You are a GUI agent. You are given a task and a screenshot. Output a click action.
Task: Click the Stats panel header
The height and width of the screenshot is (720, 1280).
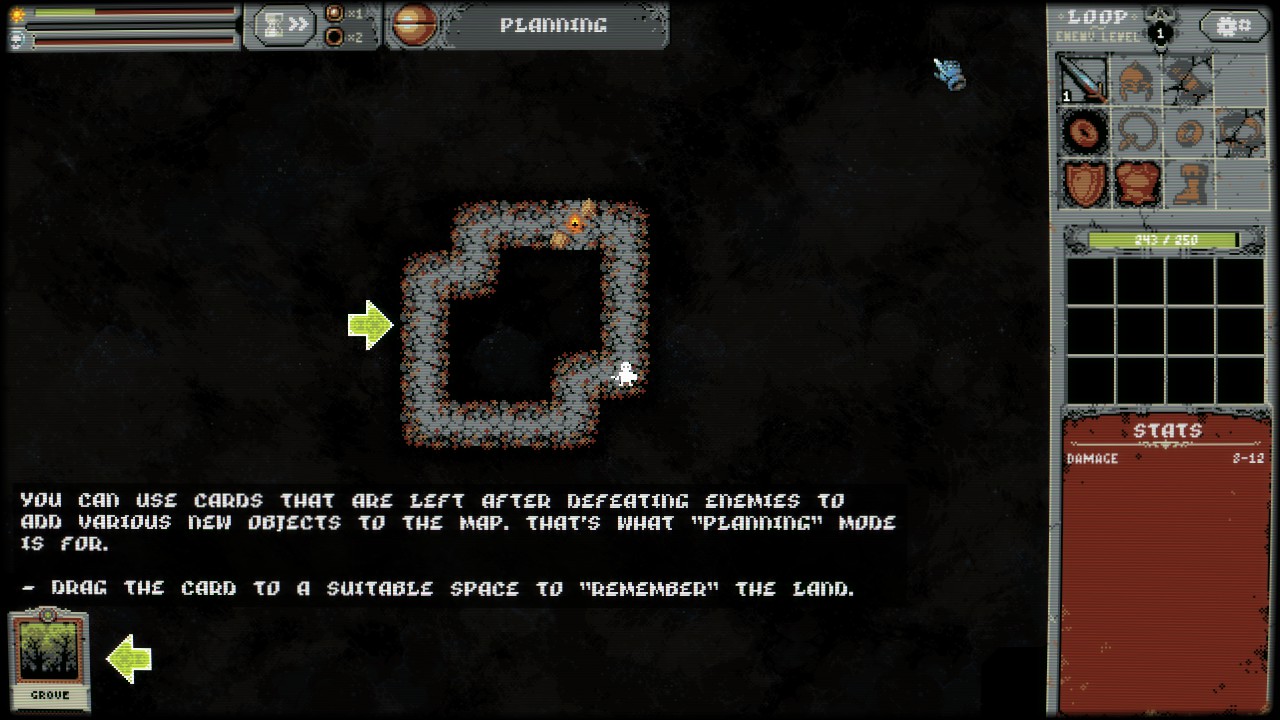coord(1166,431)
